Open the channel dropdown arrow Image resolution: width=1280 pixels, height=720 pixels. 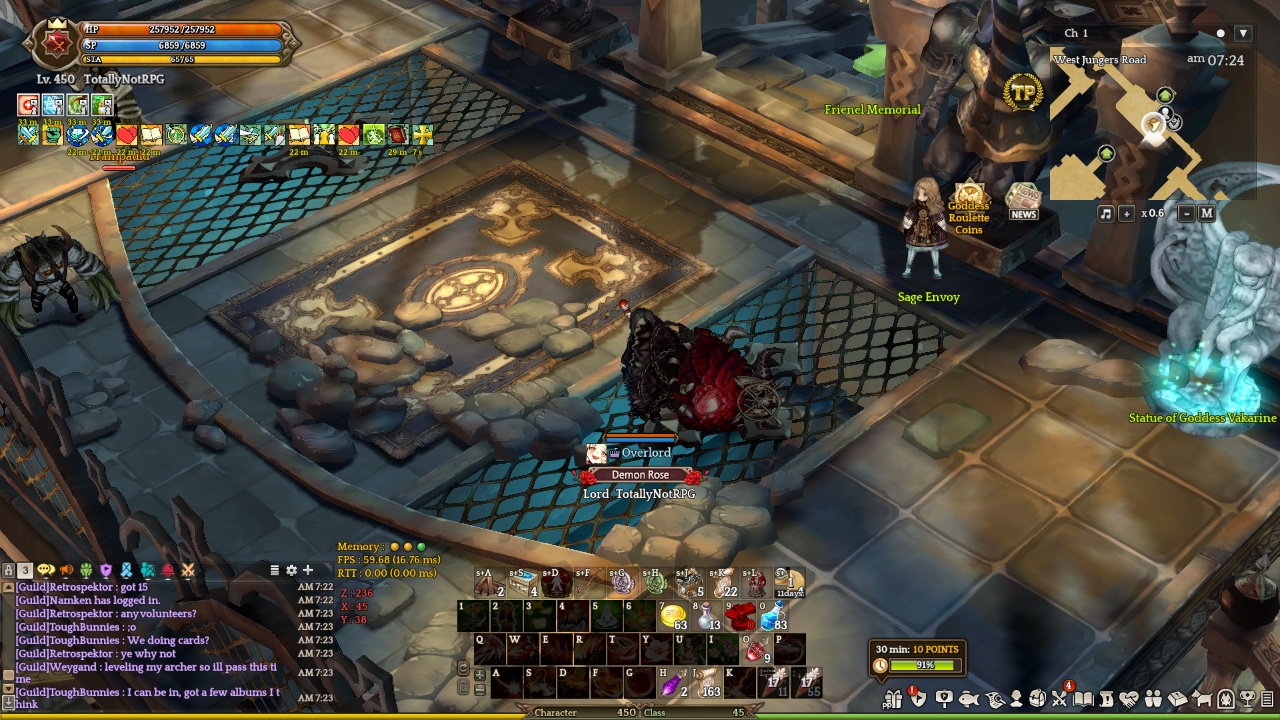point(1243,33)
